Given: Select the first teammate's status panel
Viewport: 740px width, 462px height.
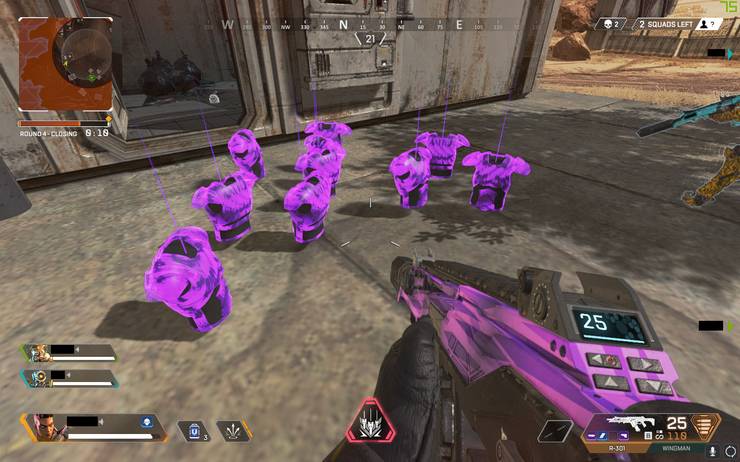Looking at the screenshot, I should [x=70, y=352].
